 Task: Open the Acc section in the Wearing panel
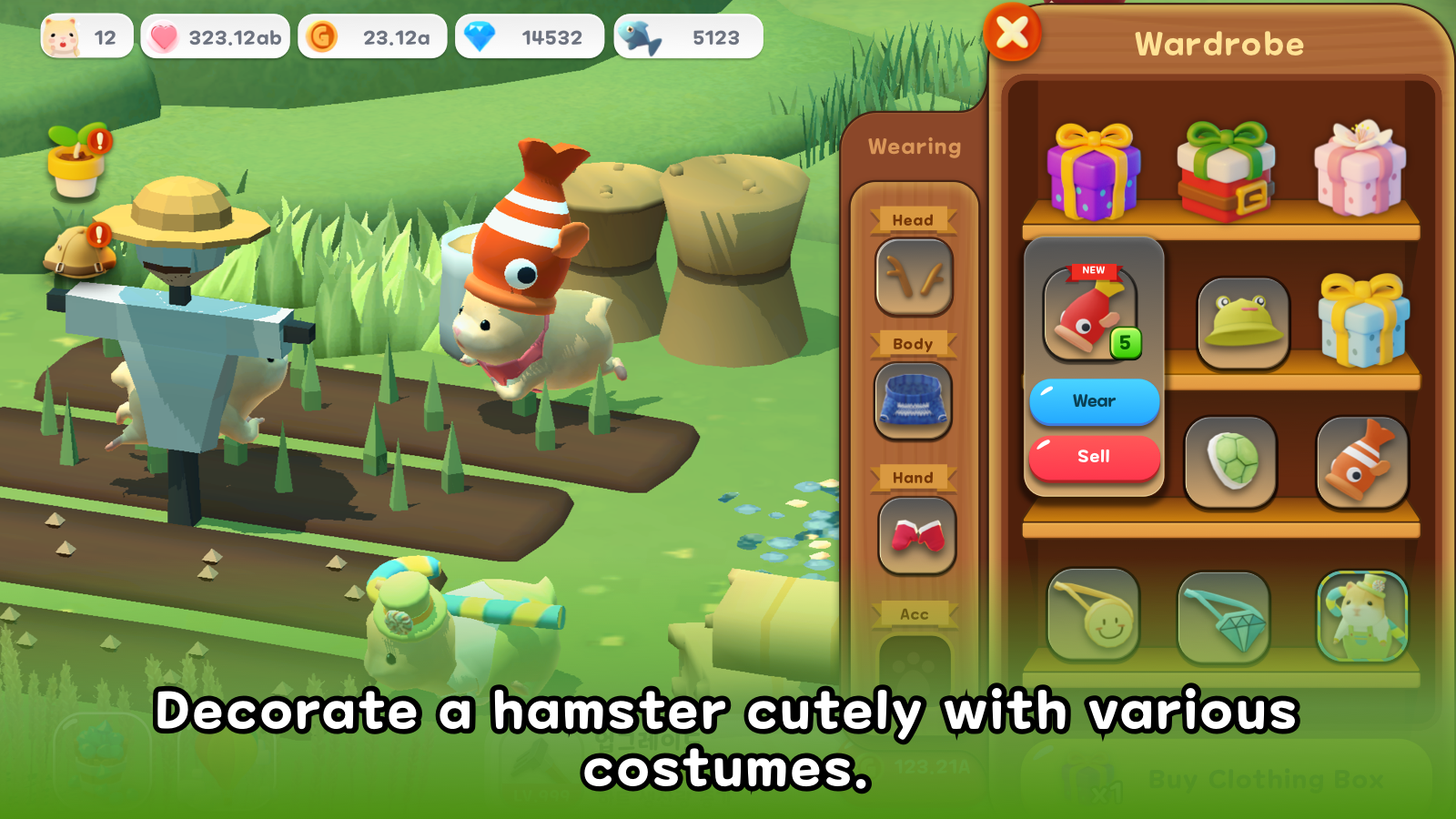(x=914, y=613)
